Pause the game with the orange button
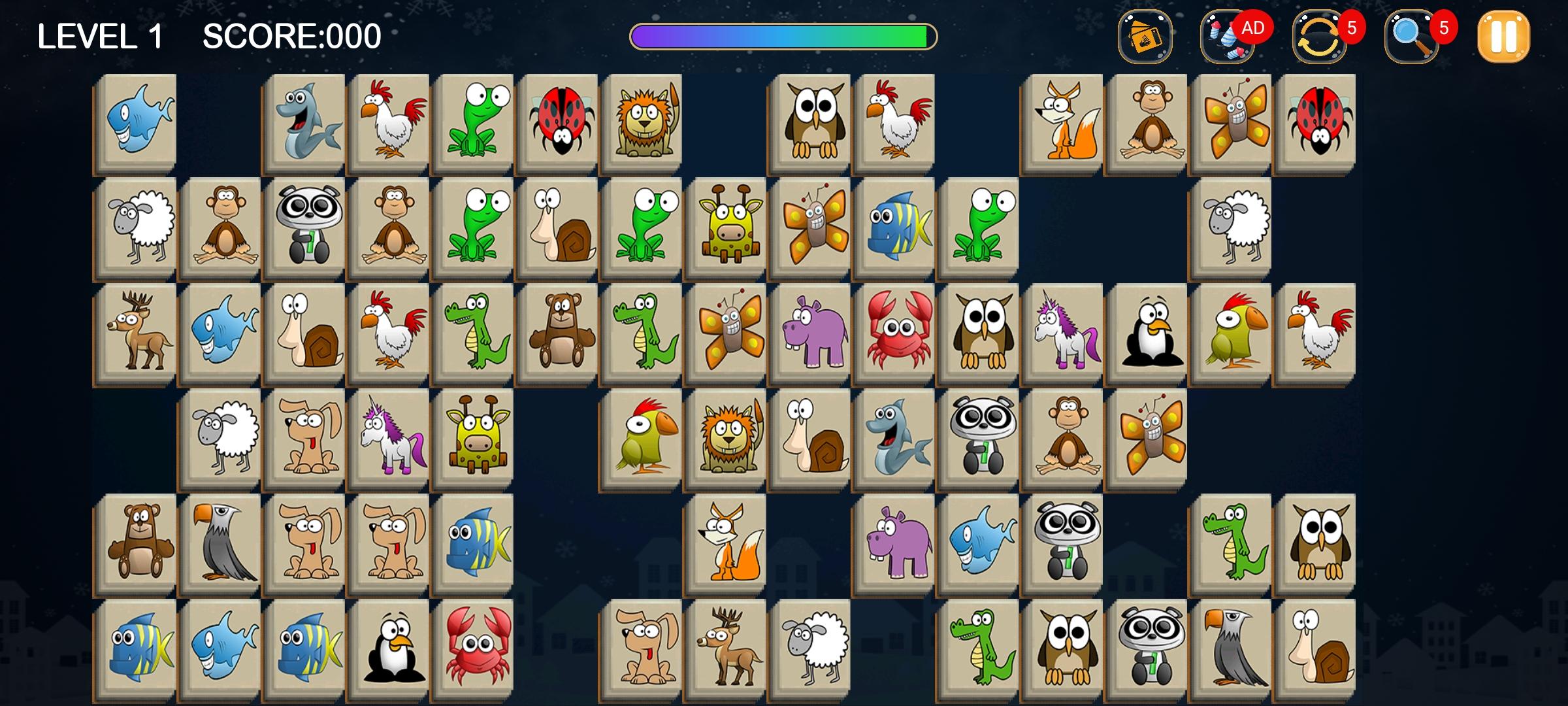The height and width of the screenshot is (706, 1568). tap(1503, 37)
